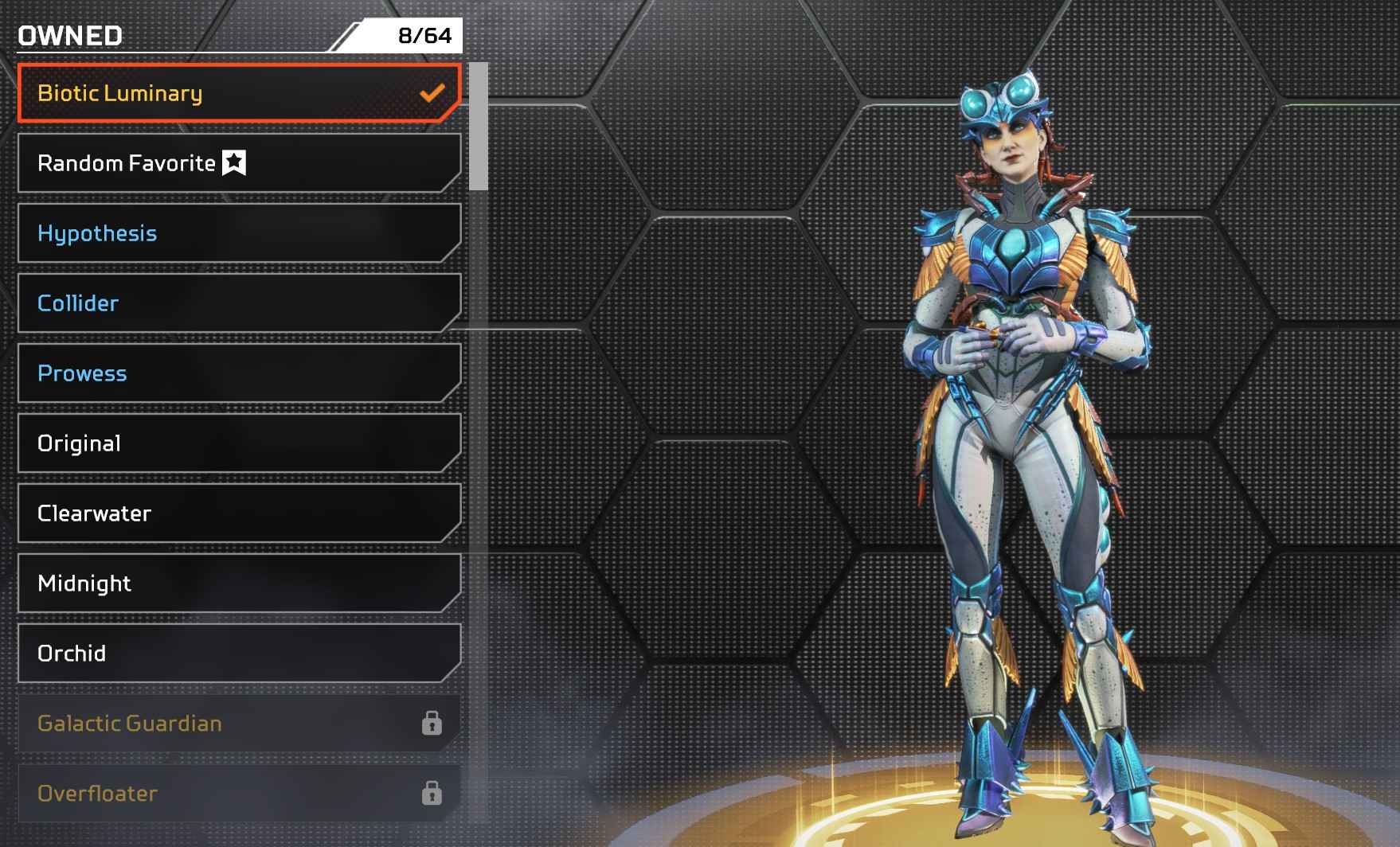Choose the Original skin
The height and width of the screenshot is (847, 1400).
pos(239,443)
